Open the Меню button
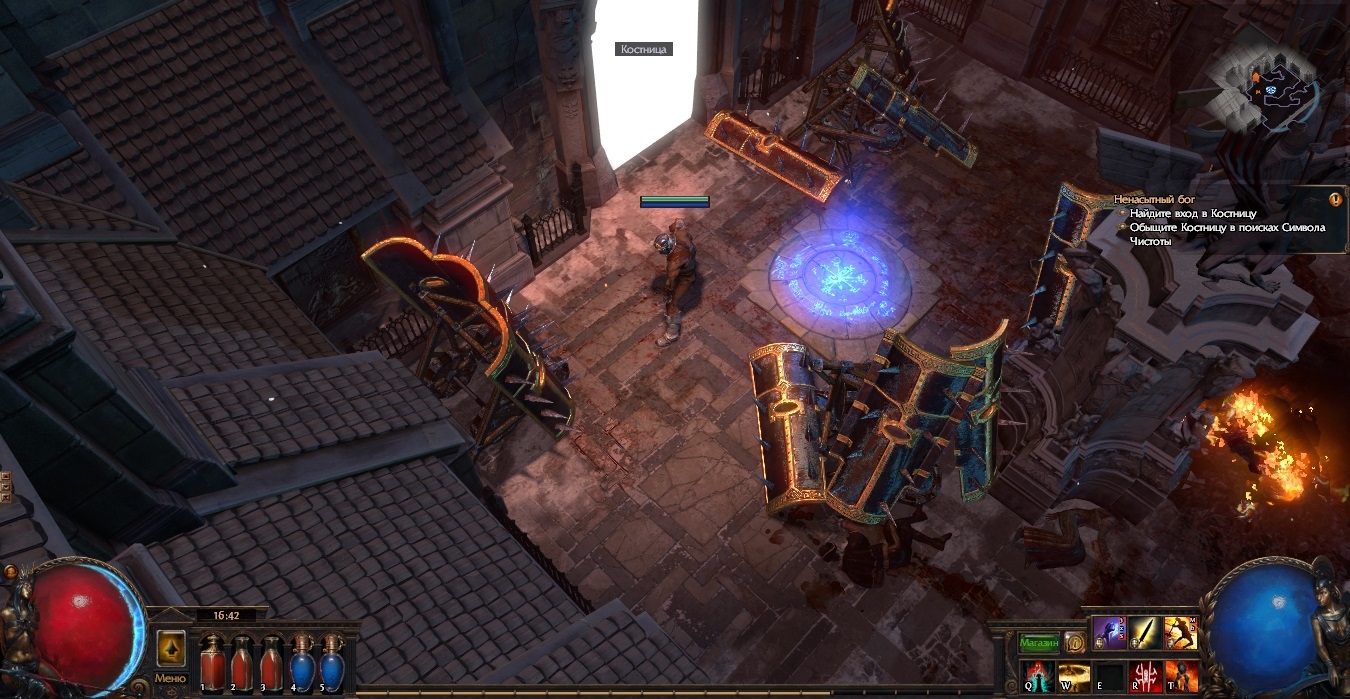The image size is (1350, 699). (x=170, y=679)
